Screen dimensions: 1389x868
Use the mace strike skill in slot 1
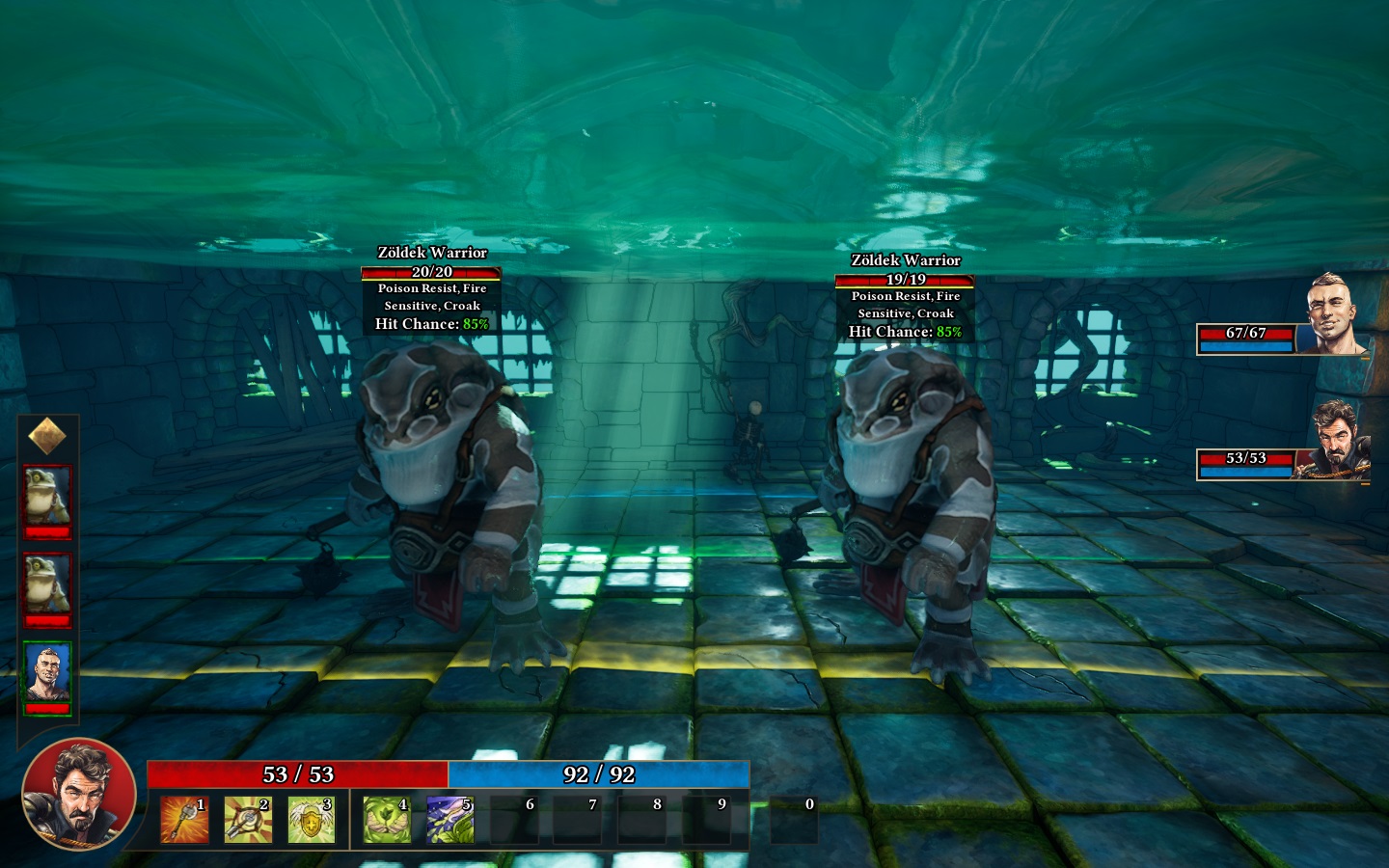tap(183, 820)
